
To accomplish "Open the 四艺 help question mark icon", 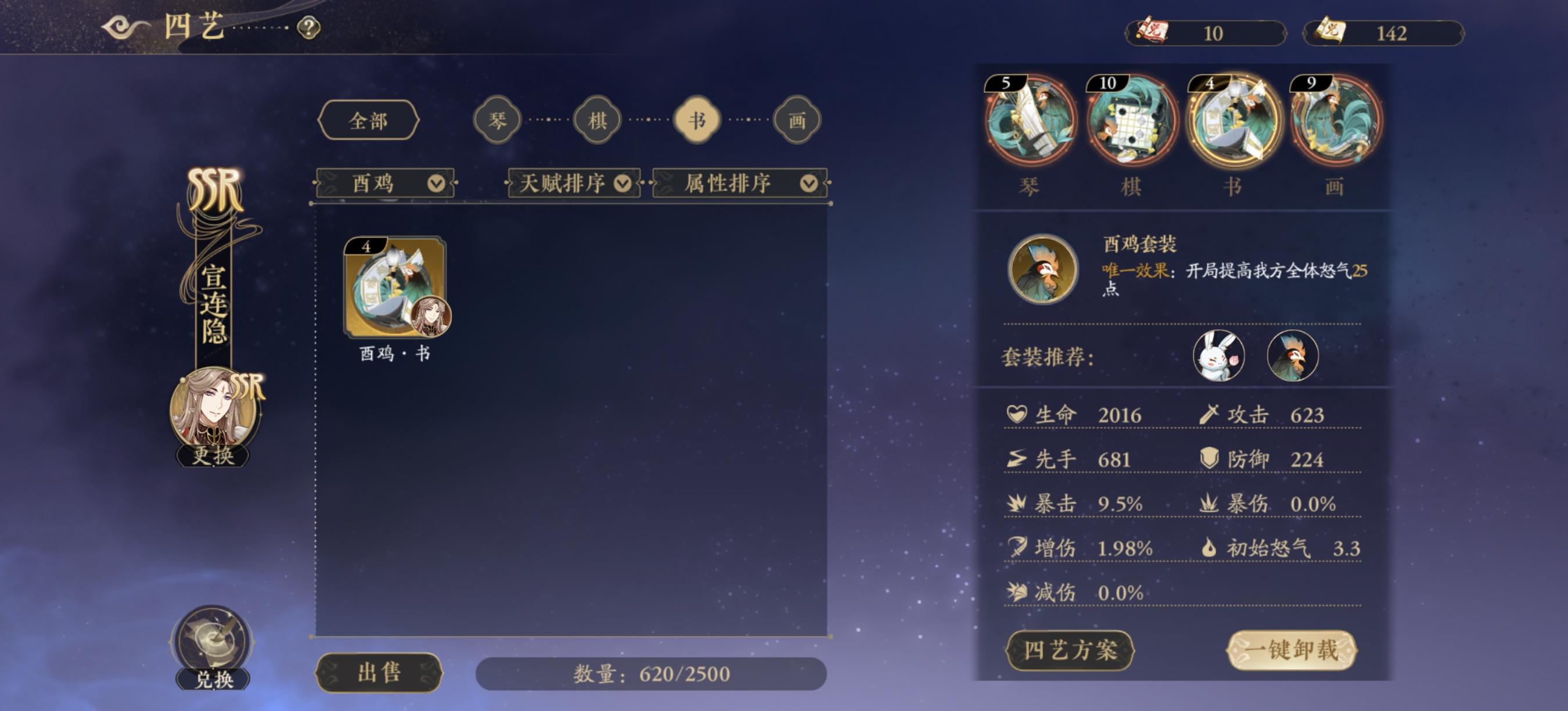I will [x=308, y=27].
